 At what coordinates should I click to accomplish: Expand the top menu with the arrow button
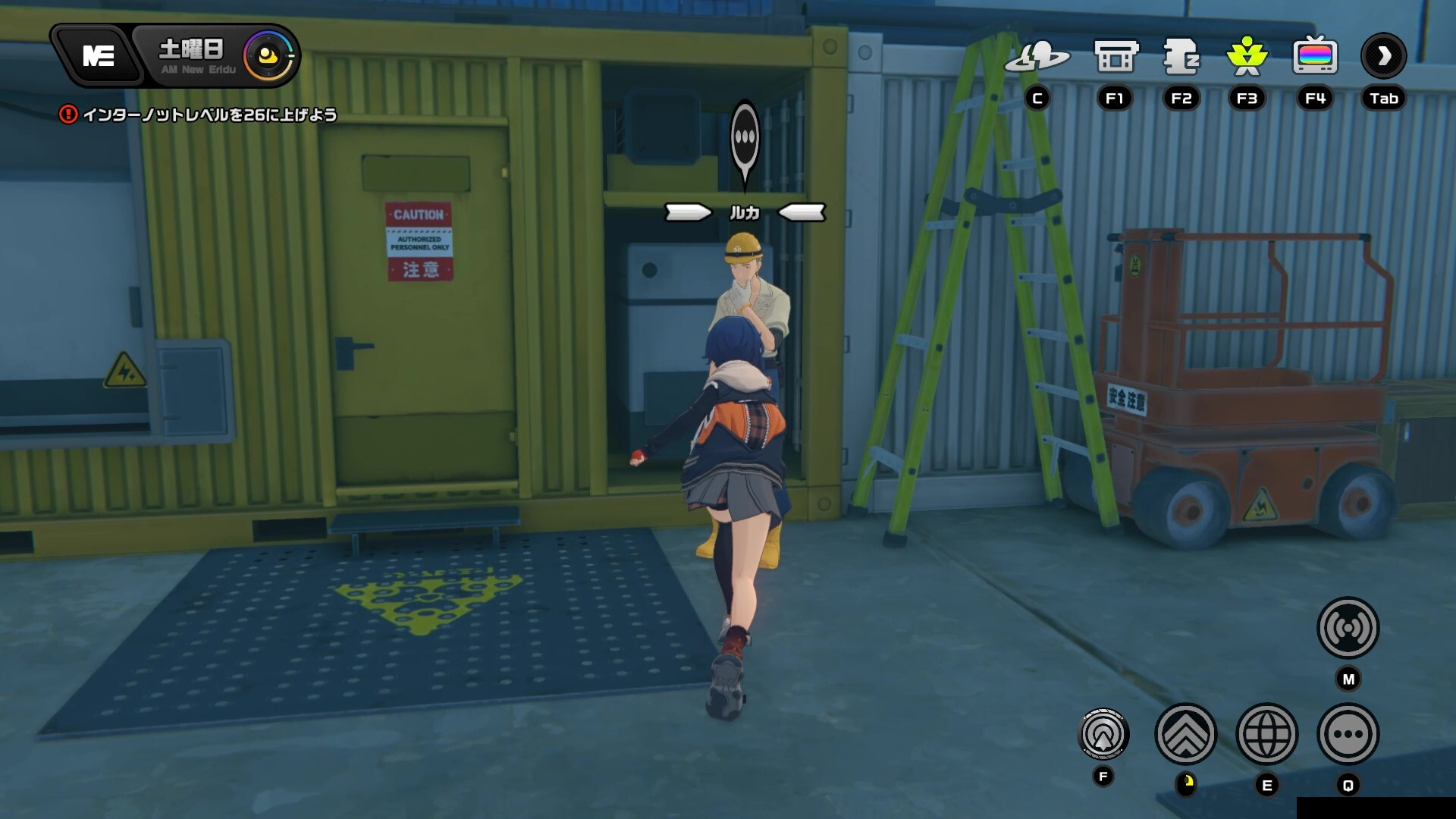(1383, 56)
